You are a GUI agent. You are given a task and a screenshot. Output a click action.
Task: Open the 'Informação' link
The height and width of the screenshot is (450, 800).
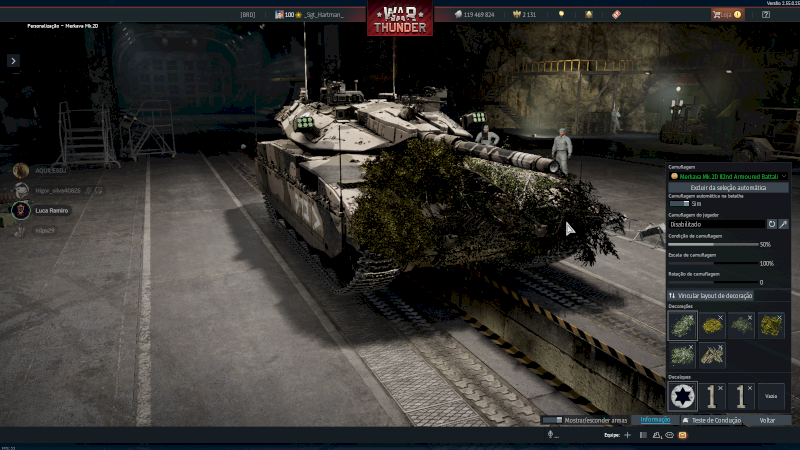coord(655,420)
